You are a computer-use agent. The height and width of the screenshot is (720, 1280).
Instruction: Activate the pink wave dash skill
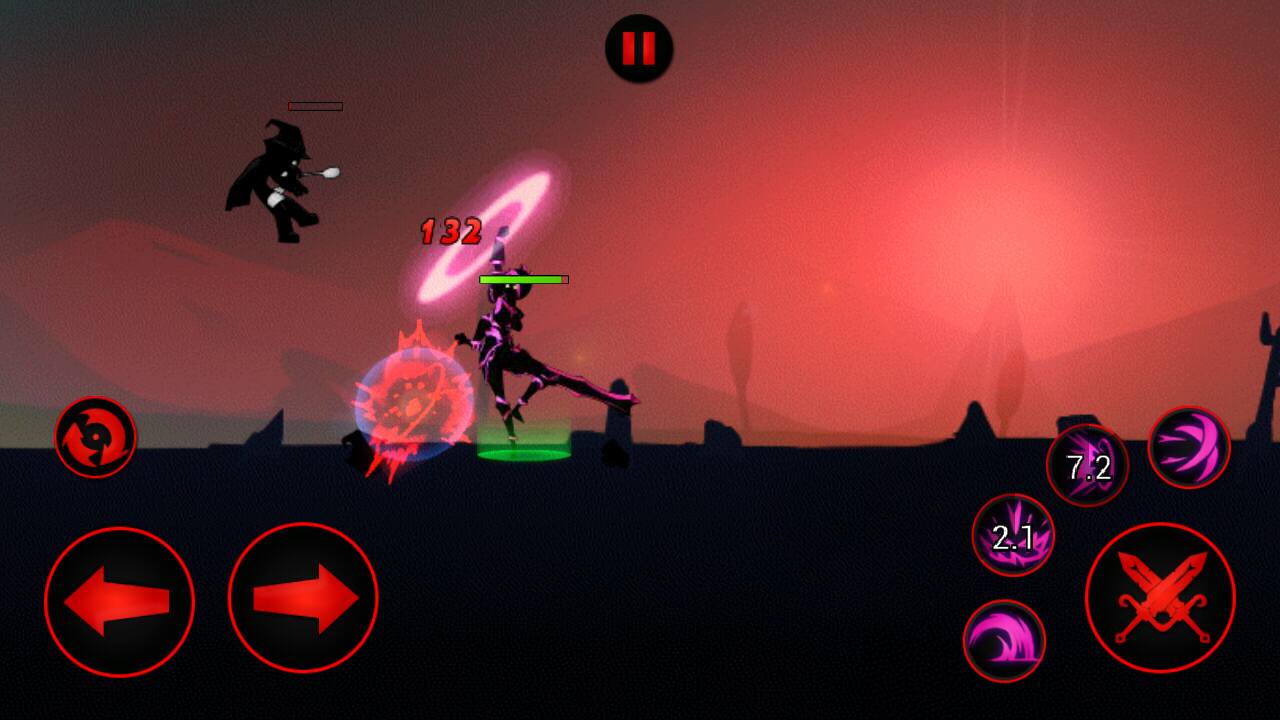click(1004, 641)
